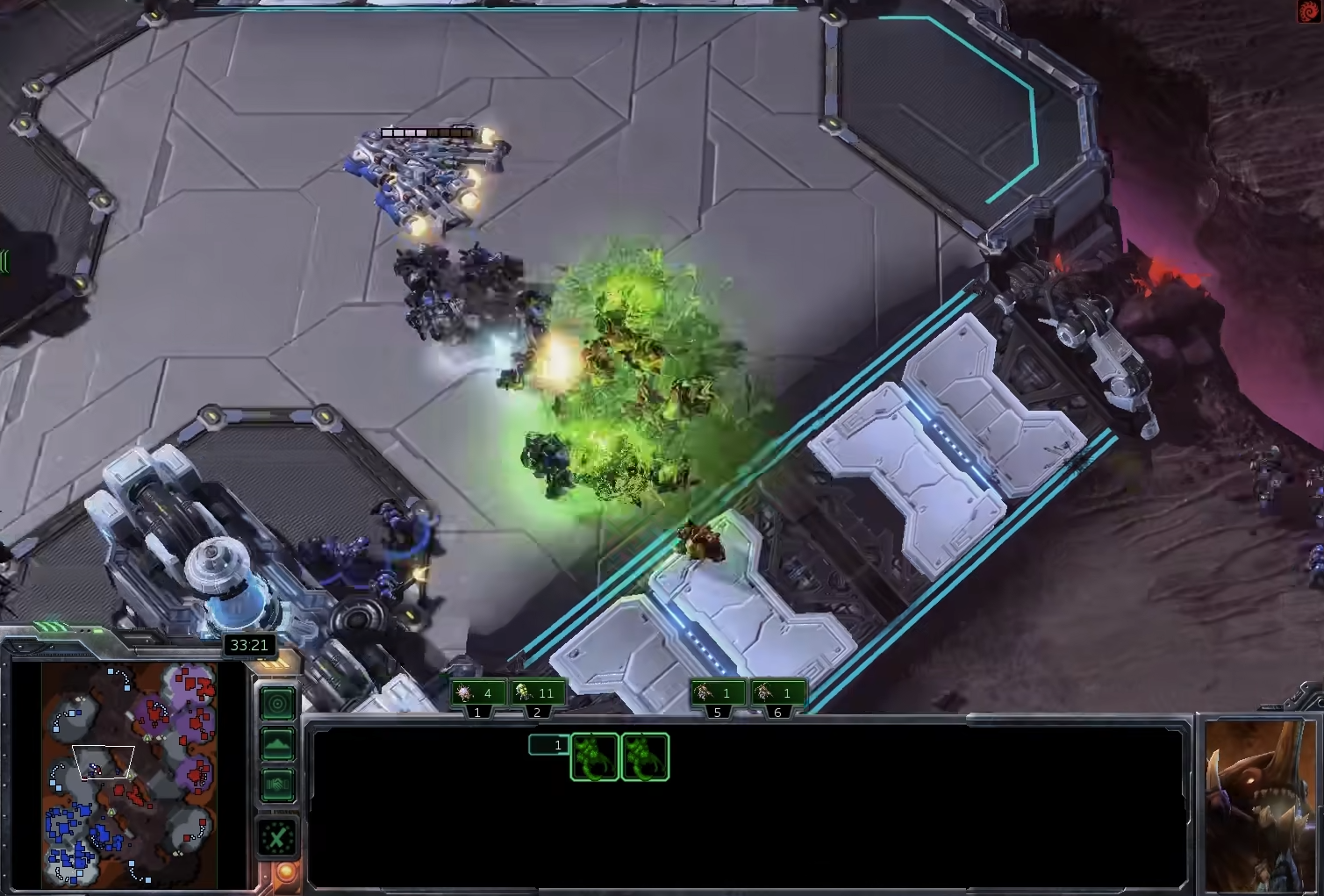Click the red swirl icon in the corner
The height and width of the screenshot is (896, 1324).
pos(1308,11)
